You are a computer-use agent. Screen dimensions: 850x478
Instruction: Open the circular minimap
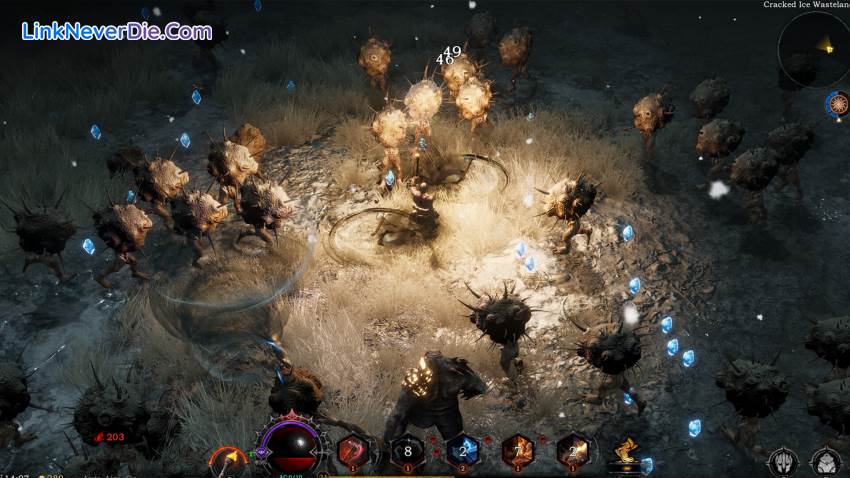(x=814, y=47)
